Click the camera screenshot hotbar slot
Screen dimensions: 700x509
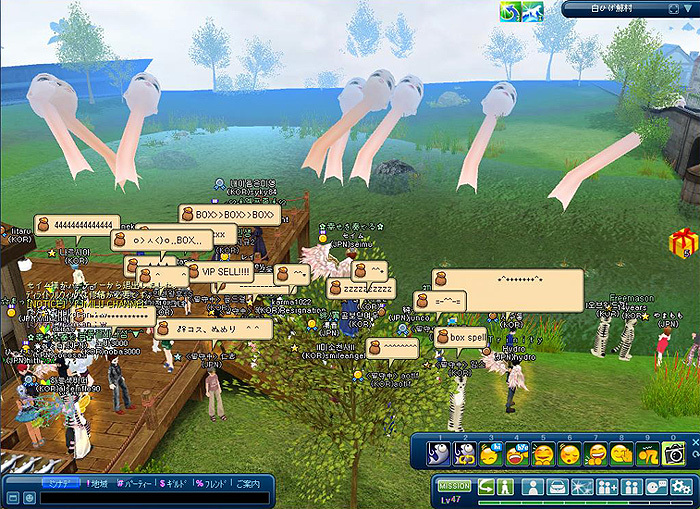675,453
